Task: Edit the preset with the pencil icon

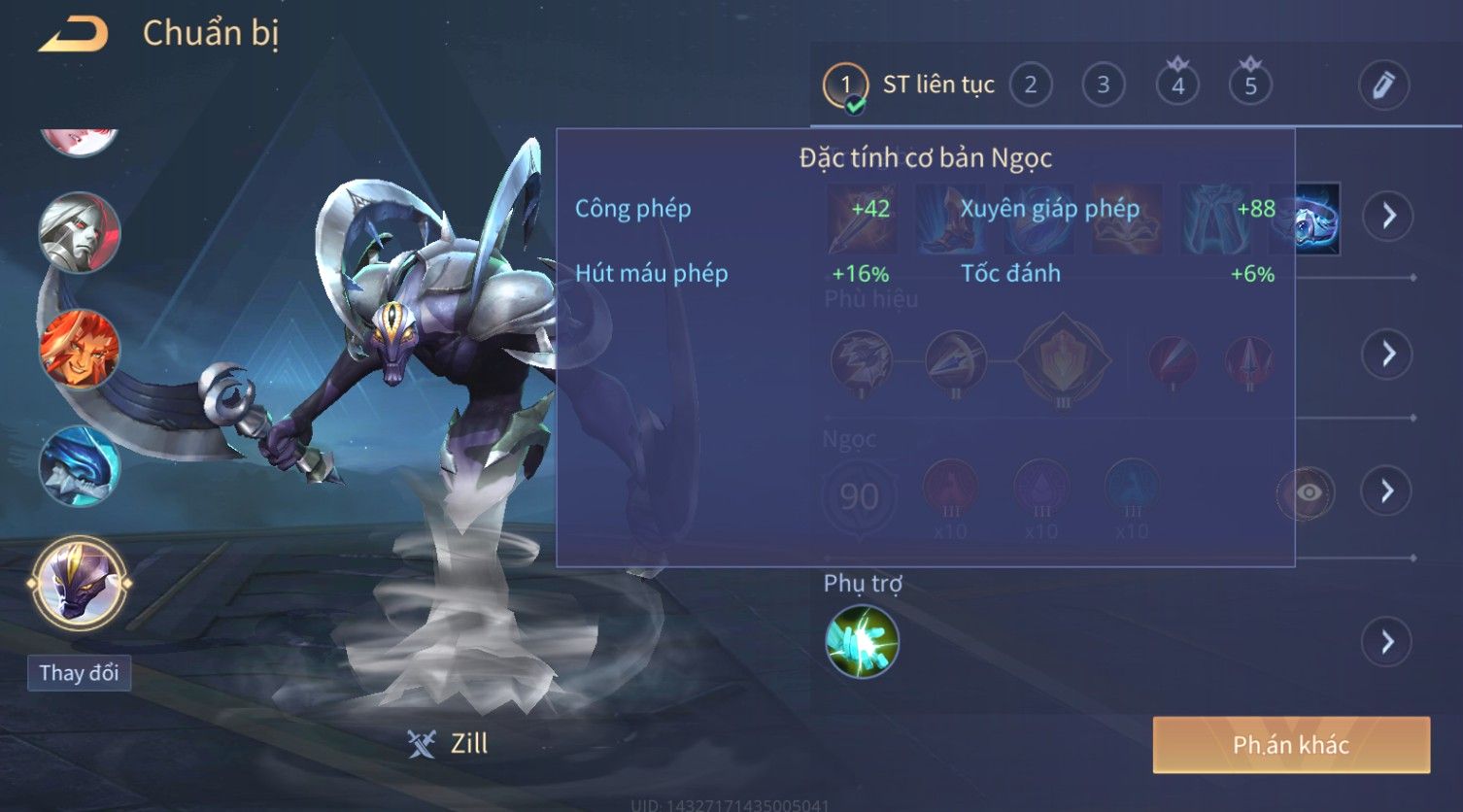Action: pyautogui.click(x=1383, y=85)
